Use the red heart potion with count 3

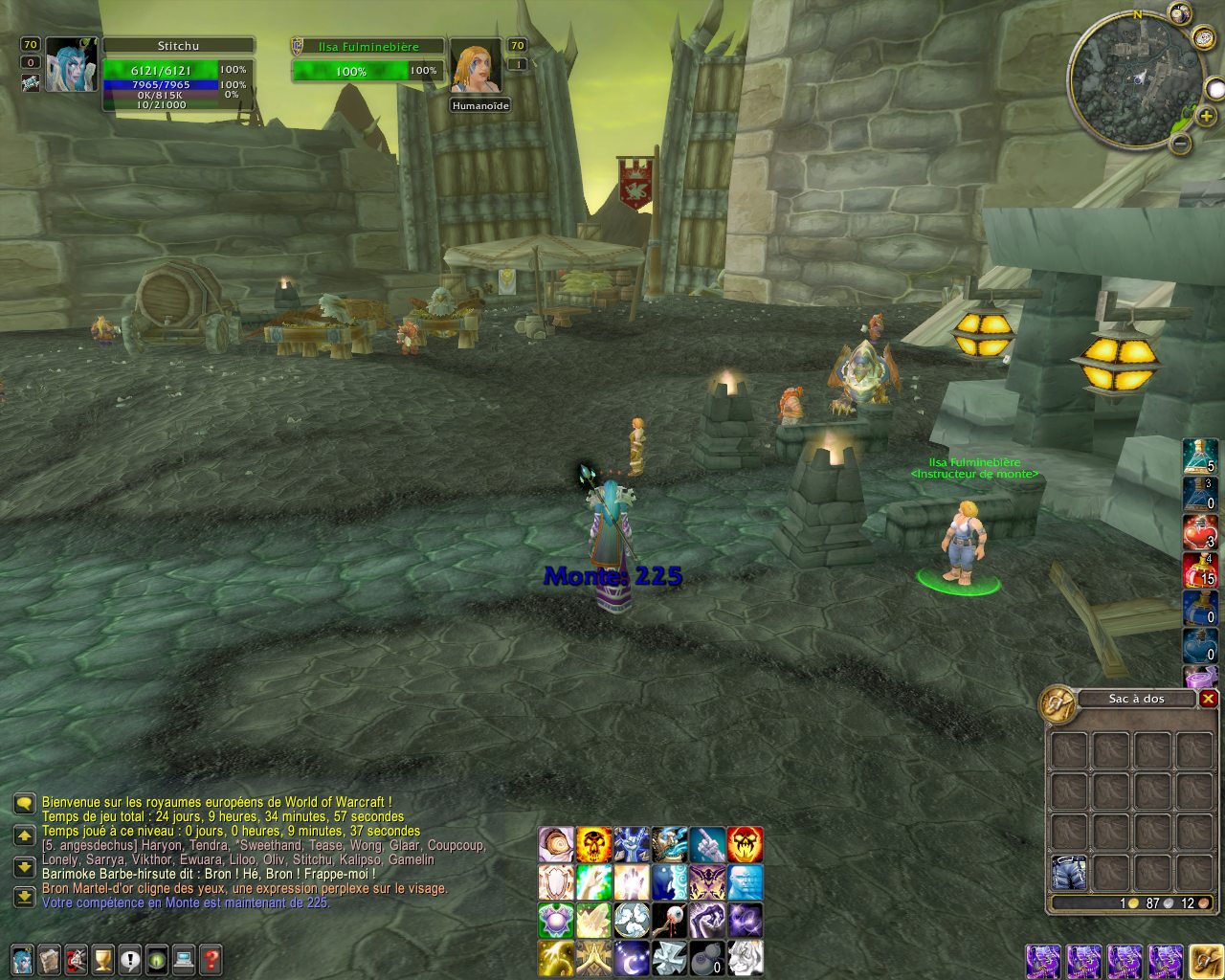tap(1200, 531)
